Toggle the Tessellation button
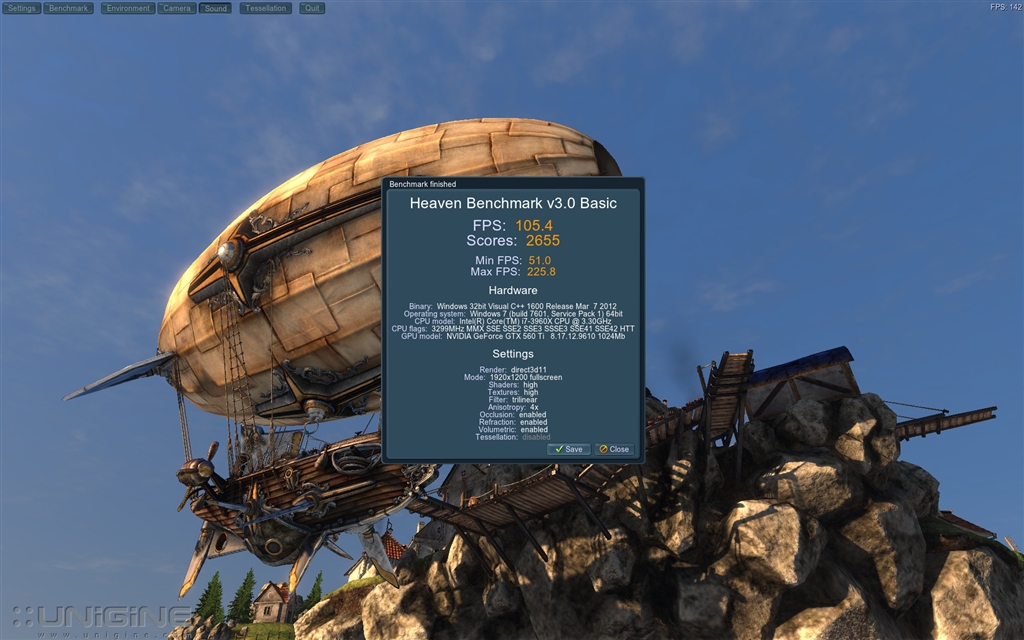 click(x=265, y=8)
